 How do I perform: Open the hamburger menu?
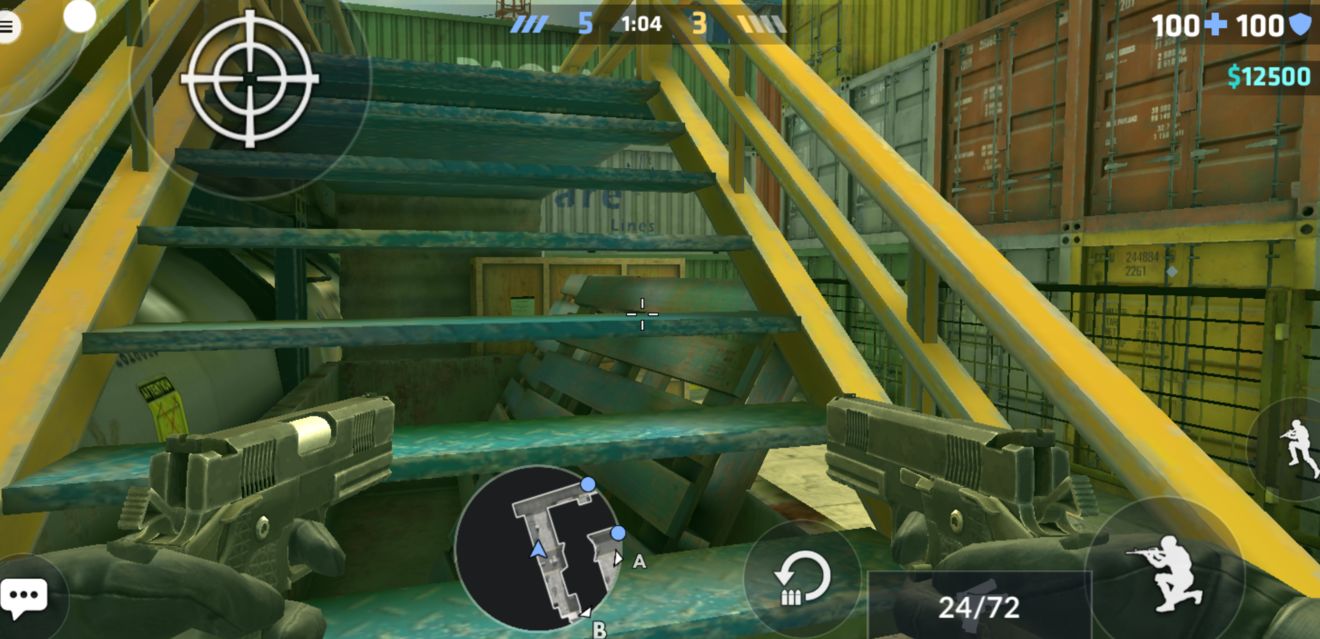pos(8,27)
